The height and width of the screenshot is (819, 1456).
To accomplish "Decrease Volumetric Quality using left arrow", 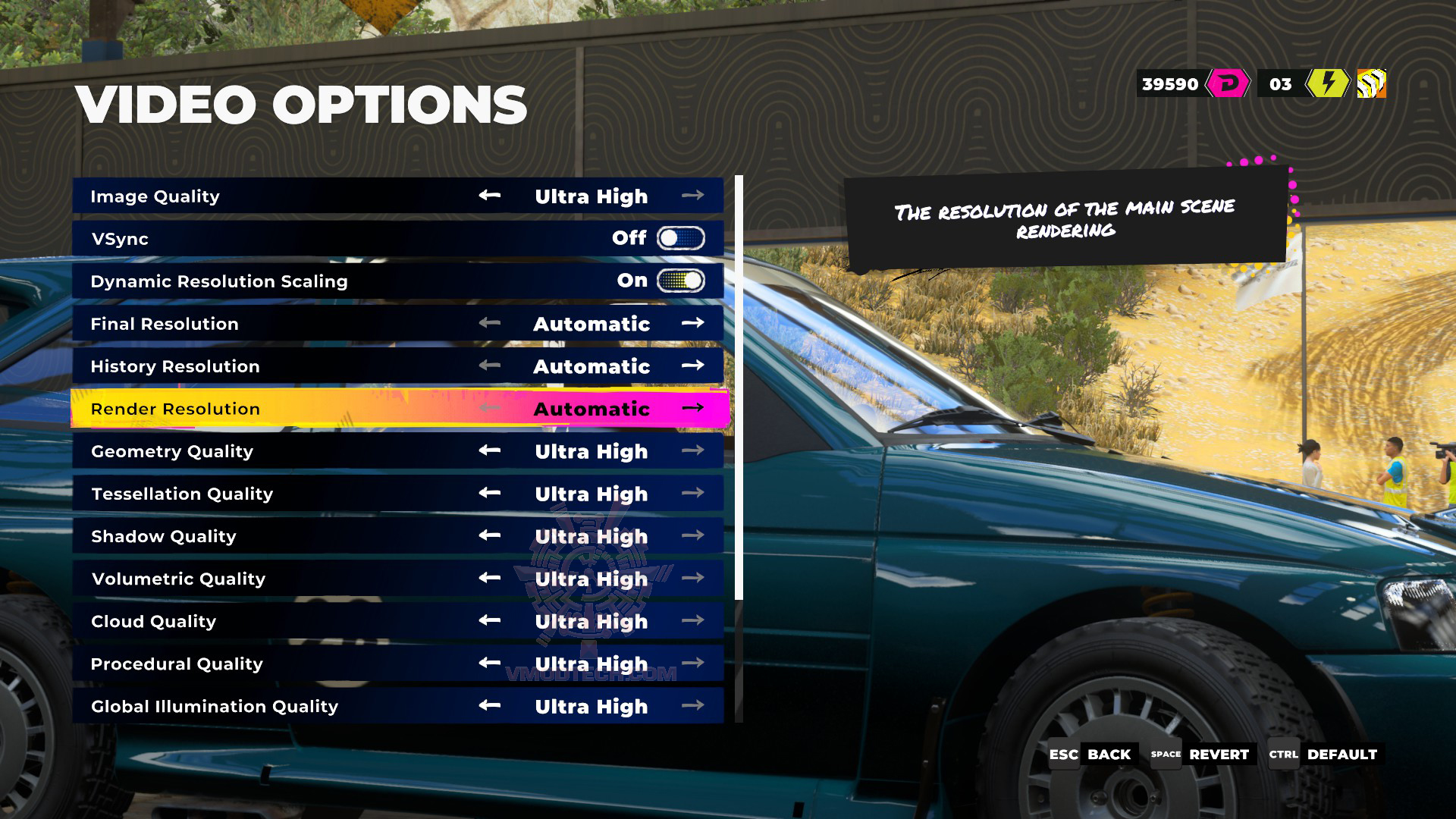I will [489, 578].
